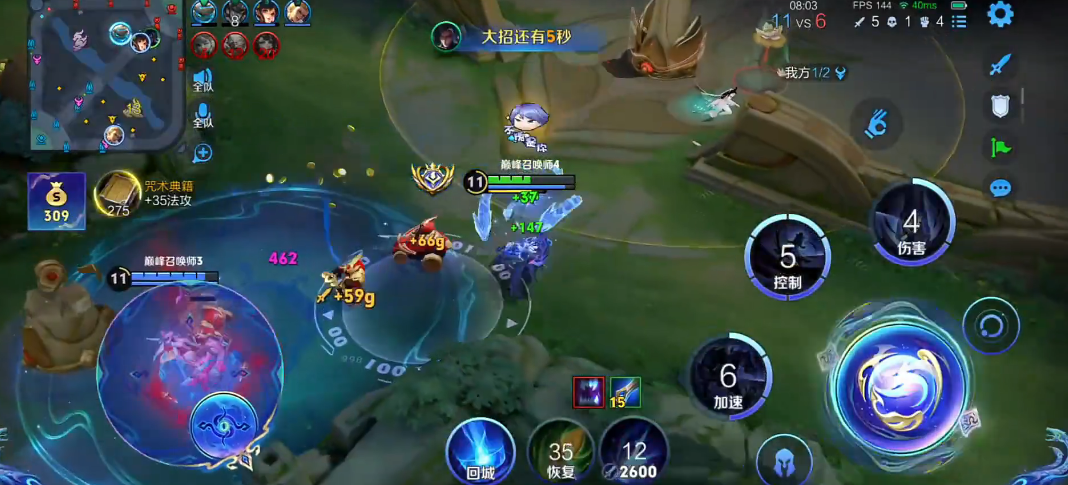The width and height of the screenshot is (1068, 485).
Task: Send the green flag signal
Action: tap(1001, 147)
